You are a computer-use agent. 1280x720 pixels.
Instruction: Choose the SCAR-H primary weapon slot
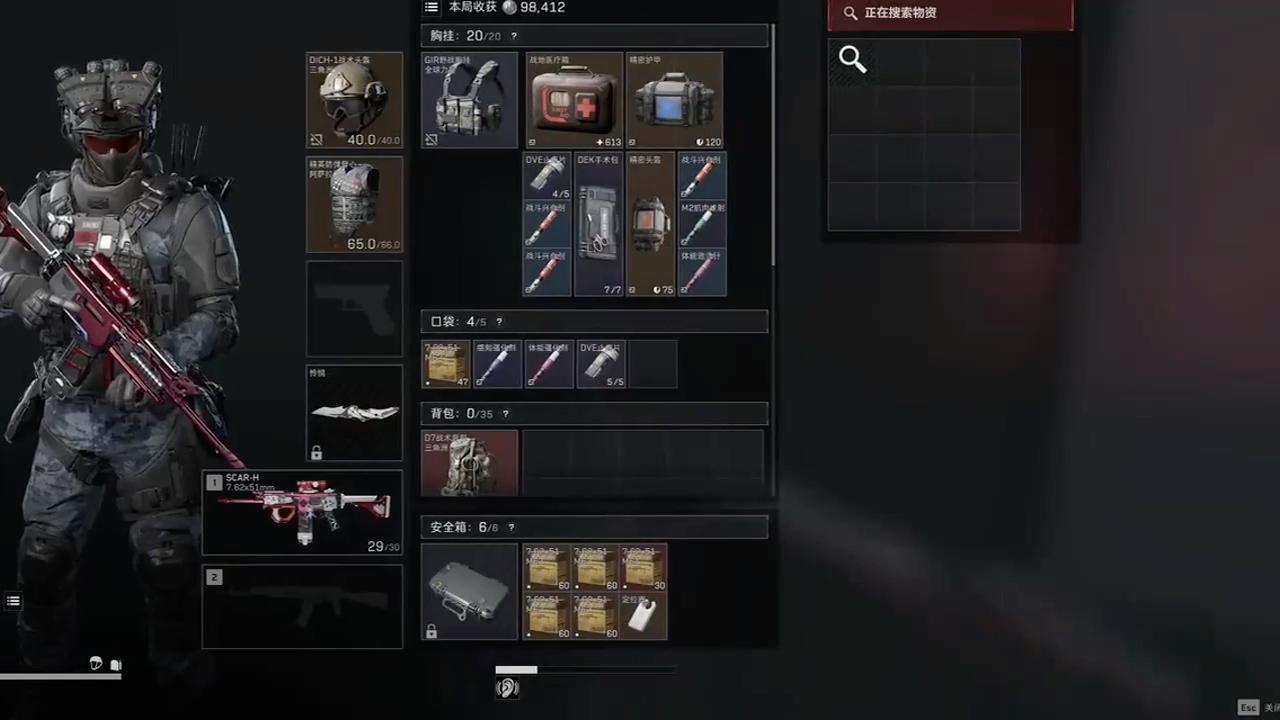302,512
